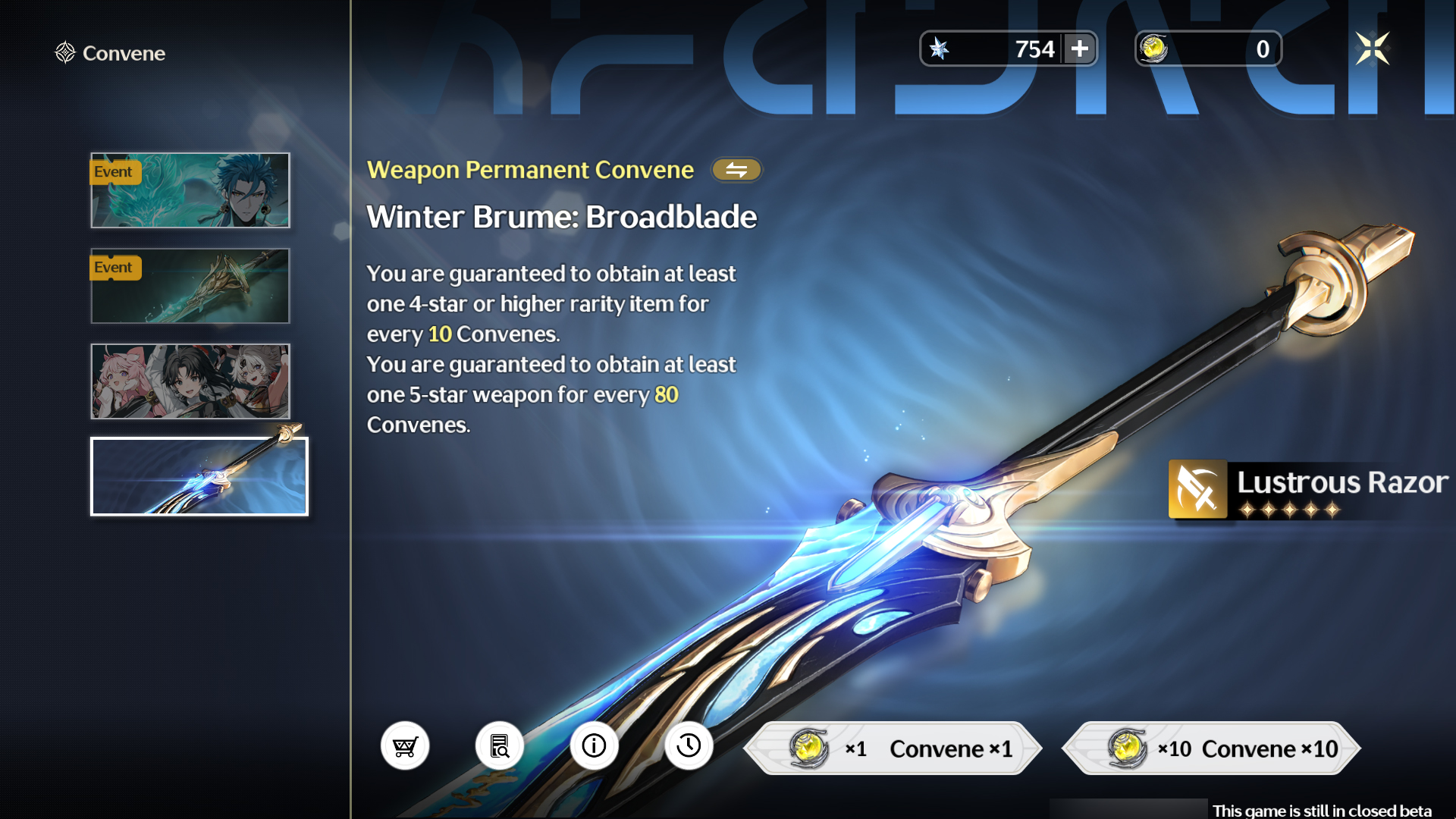Click the Lustrous Razor weapon badge icon
Screen dimensions: 1456x819
(1199, 489)
